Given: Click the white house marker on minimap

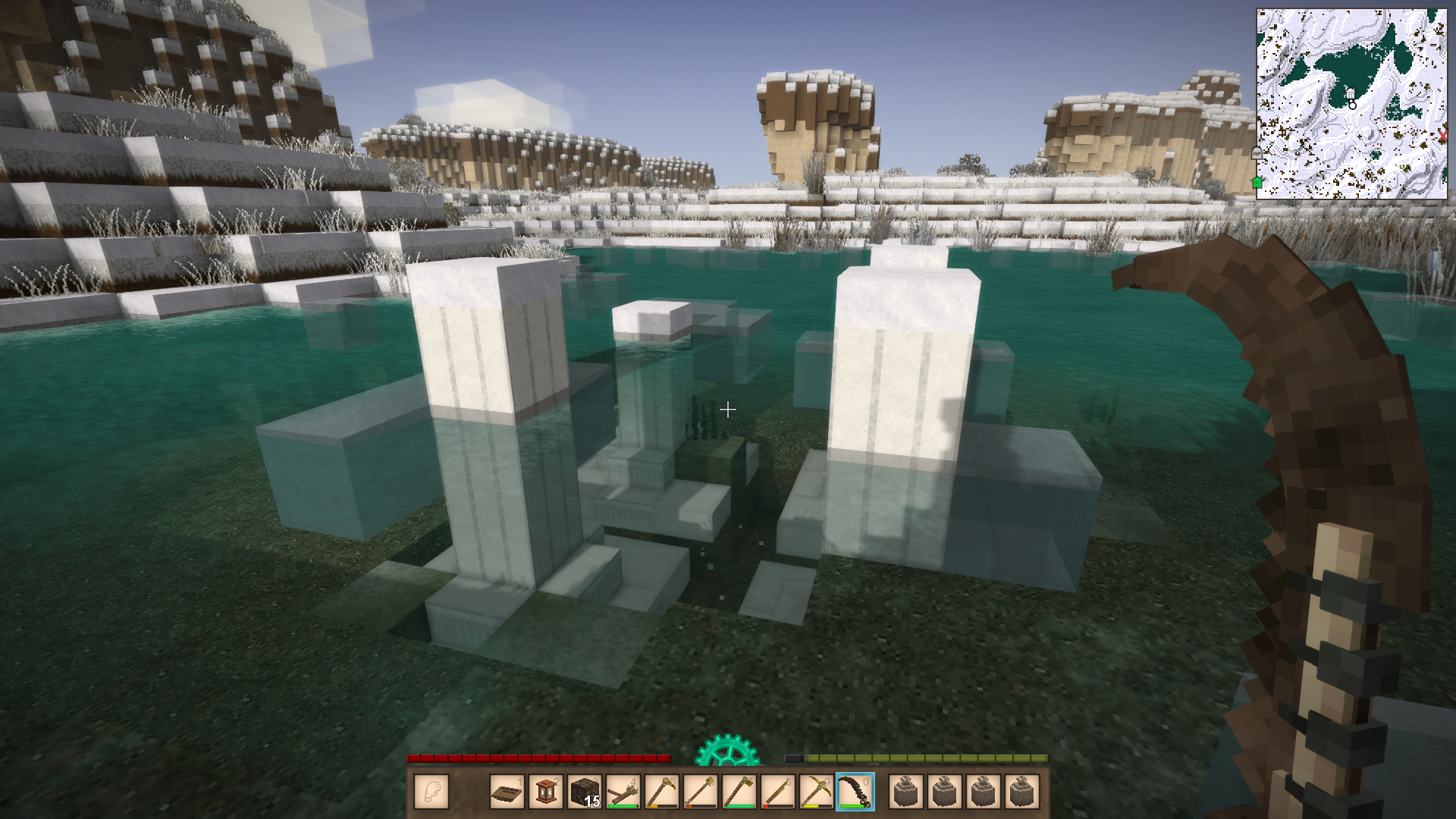Looking at the screenshot, I should click(1350, 93).
